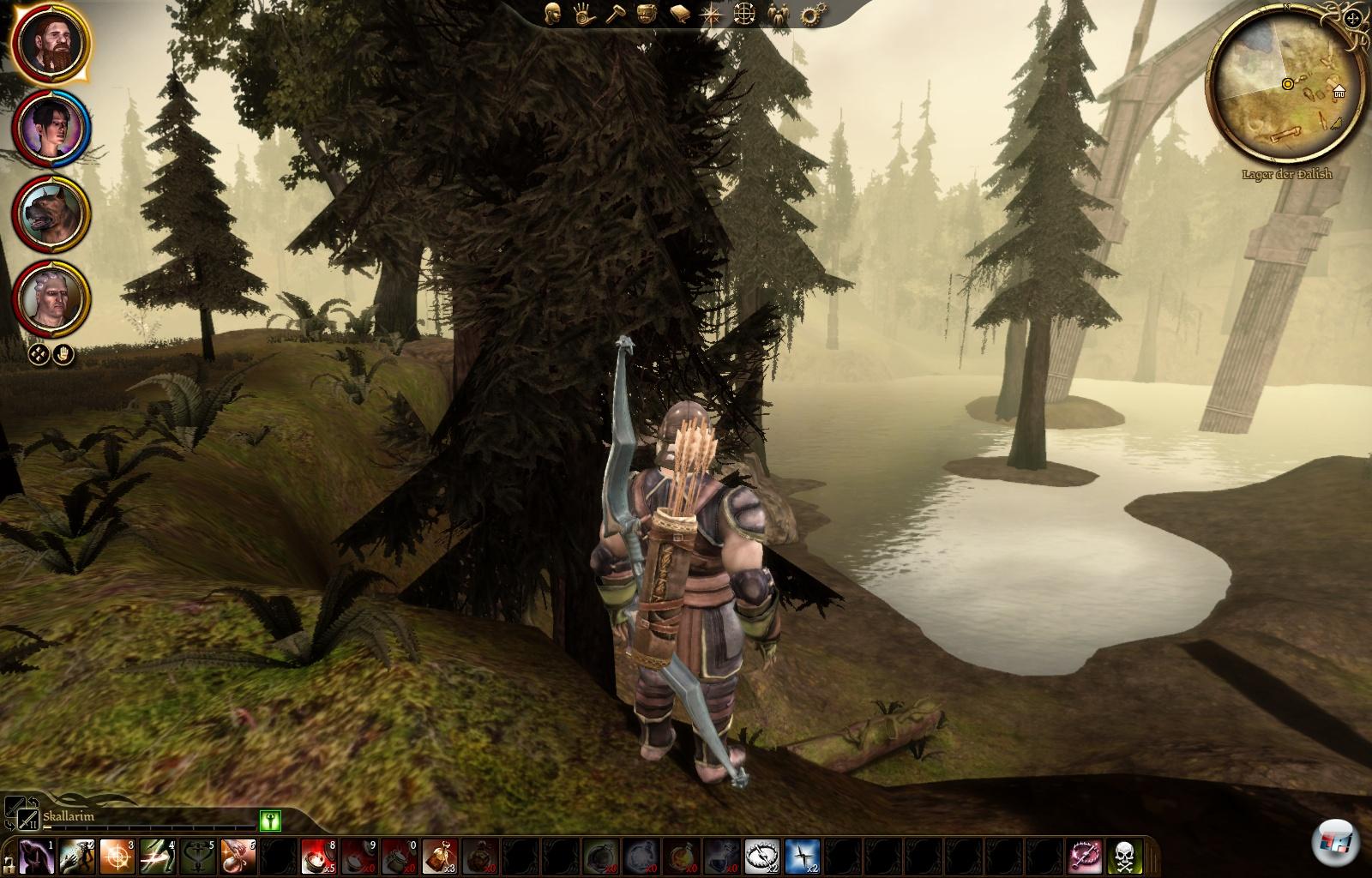
Task: Open the hand-shaped skills menu icon
Action: pos(583,15)
